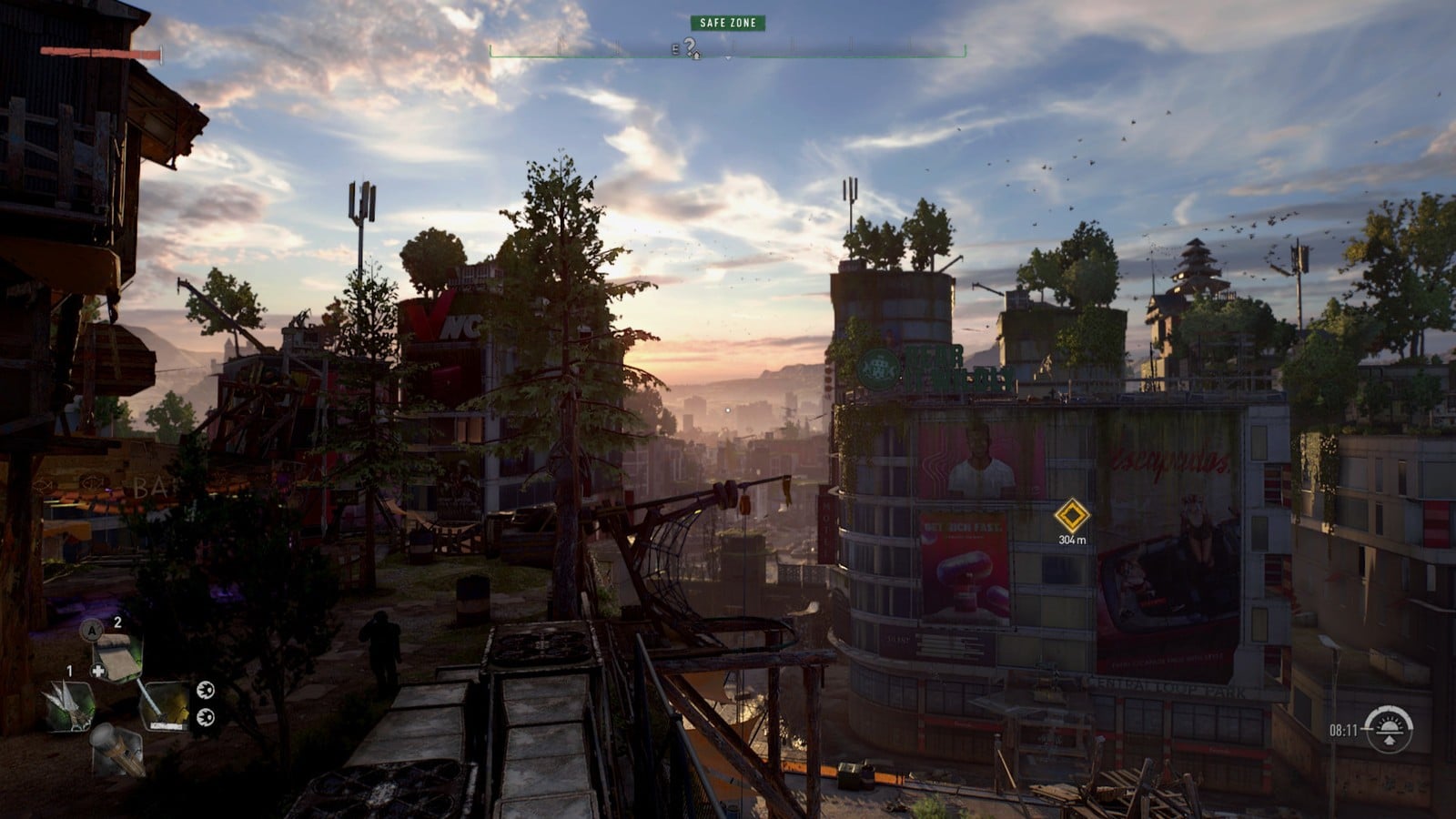Viewport: 1456px width, 819px height.
Task: Choose the equipped blade weapon slot
Action: (163, 705)
